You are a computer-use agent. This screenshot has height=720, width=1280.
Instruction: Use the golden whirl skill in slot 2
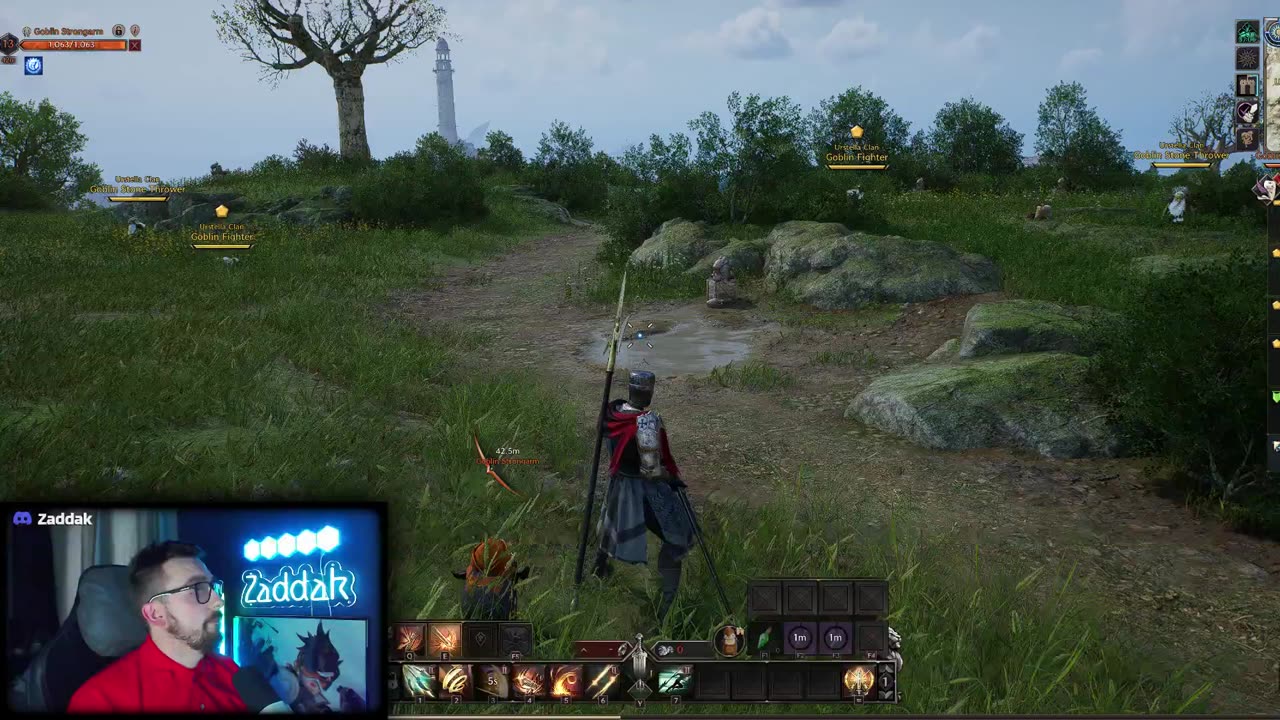click(455, 682)
